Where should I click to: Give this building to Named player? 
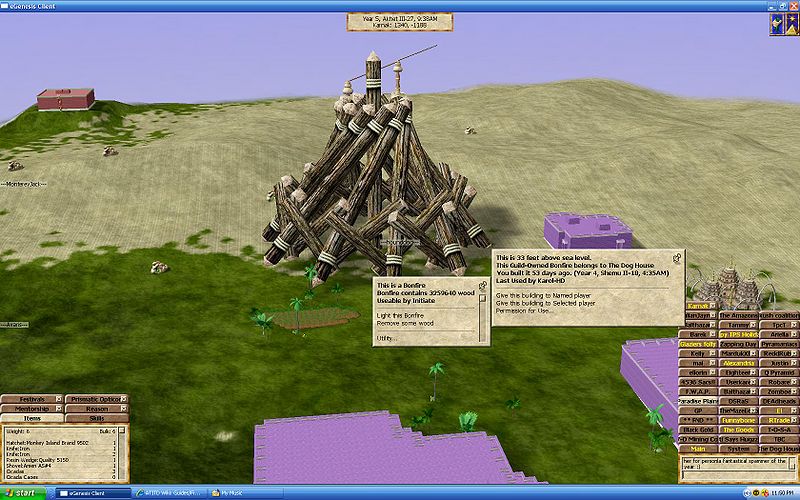point(545,295)
